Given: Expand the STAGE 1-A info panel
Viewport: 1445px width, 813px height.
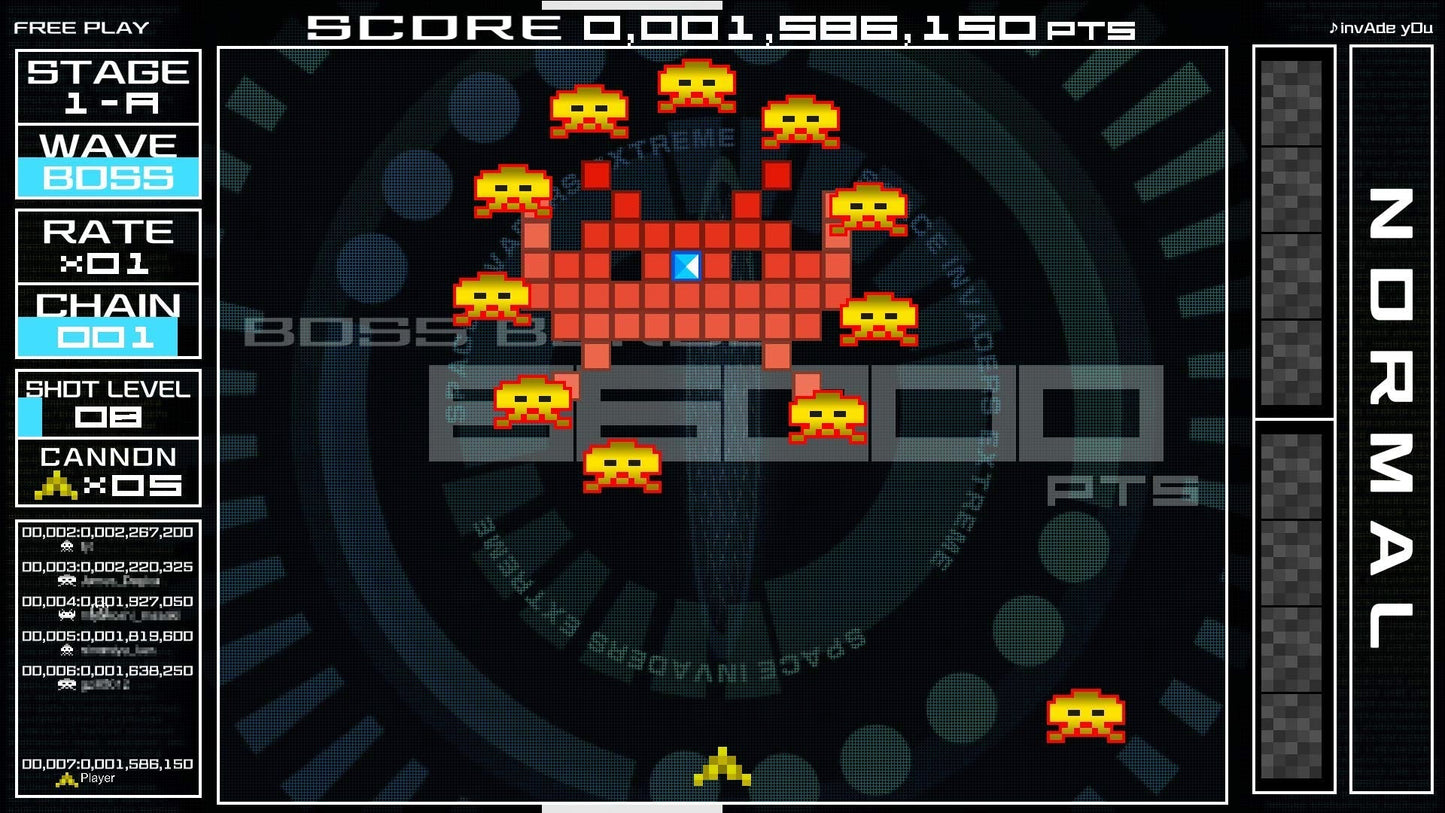Looking at the screenshot, I should [108, 88].
